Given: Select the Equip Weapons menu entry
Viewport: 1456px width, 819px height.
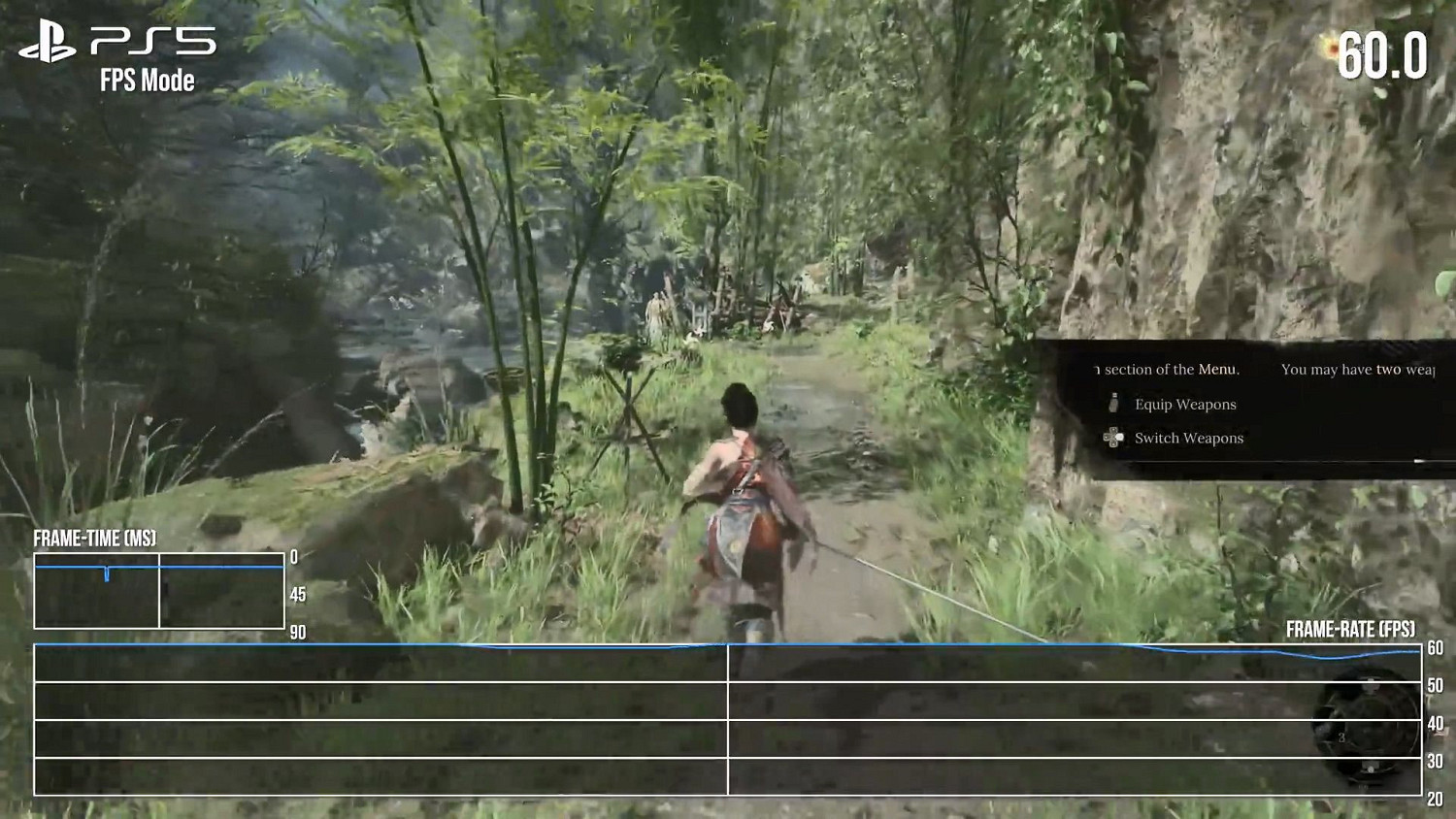Looking at the screenshot, I should [x=1185, y=405].
